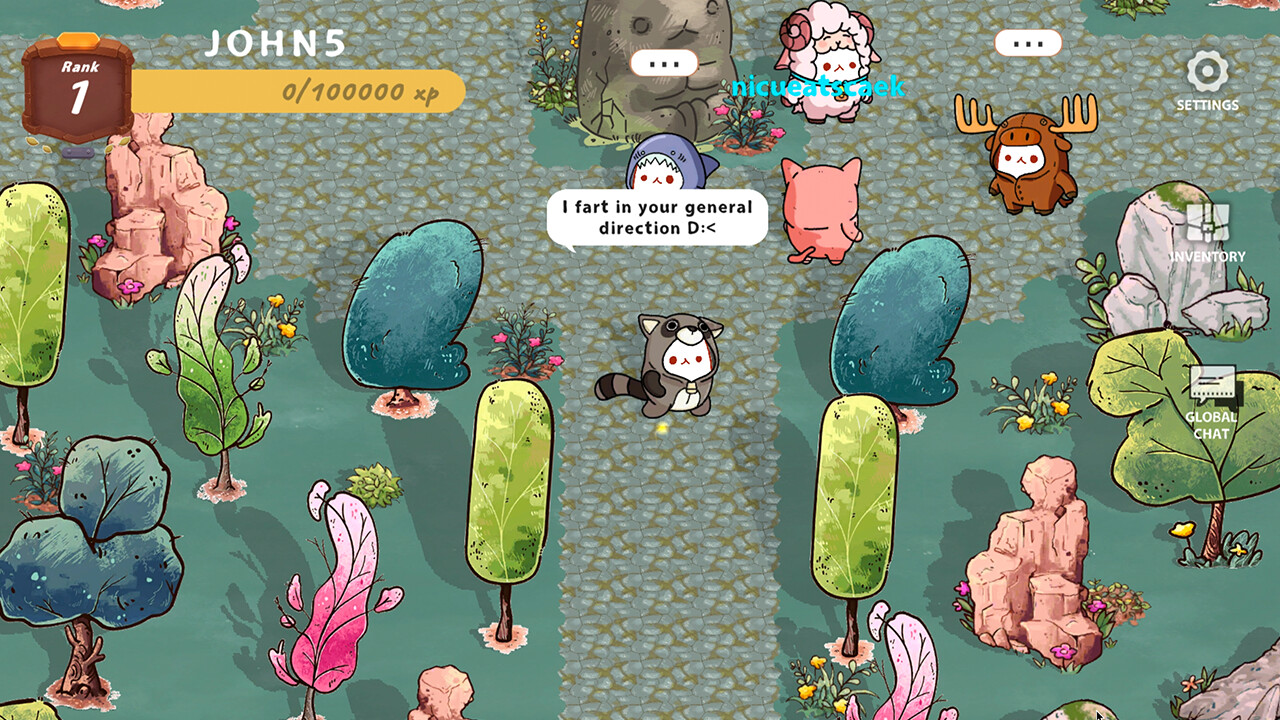Click the 'I fart in your general direction' chat bubble
The height and width of the screenshot is (720, 1280).
657,218
